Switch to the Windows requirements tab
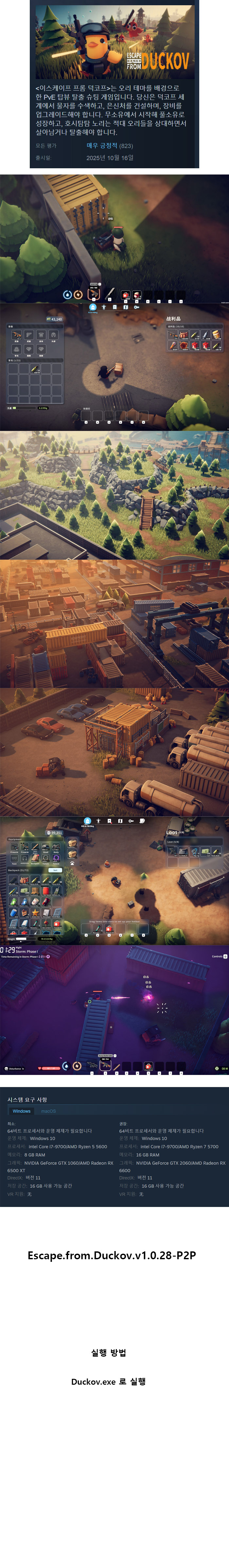The width and height of the screenshot is (229, 1568). [21, 1111]
